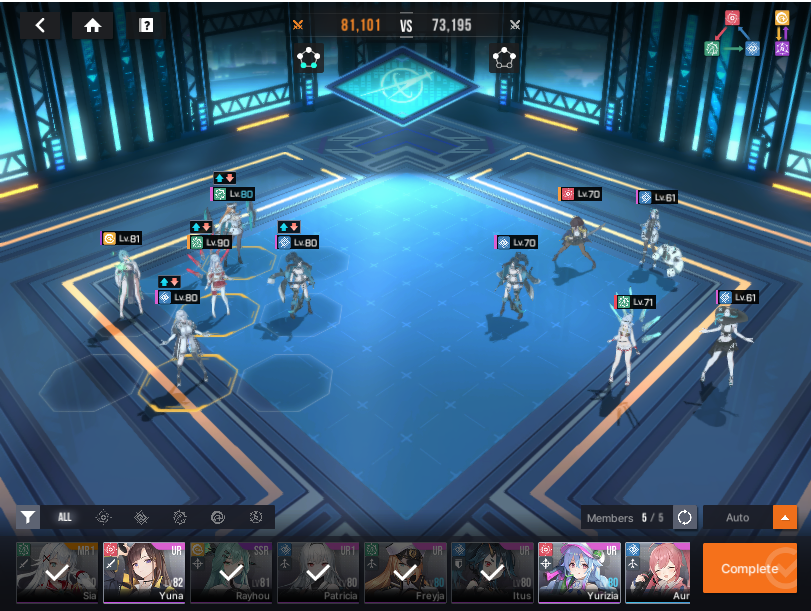Return to the home screen
Viewport: 811px width, 611px height.
pyautogui.click(x=93, y=26)
